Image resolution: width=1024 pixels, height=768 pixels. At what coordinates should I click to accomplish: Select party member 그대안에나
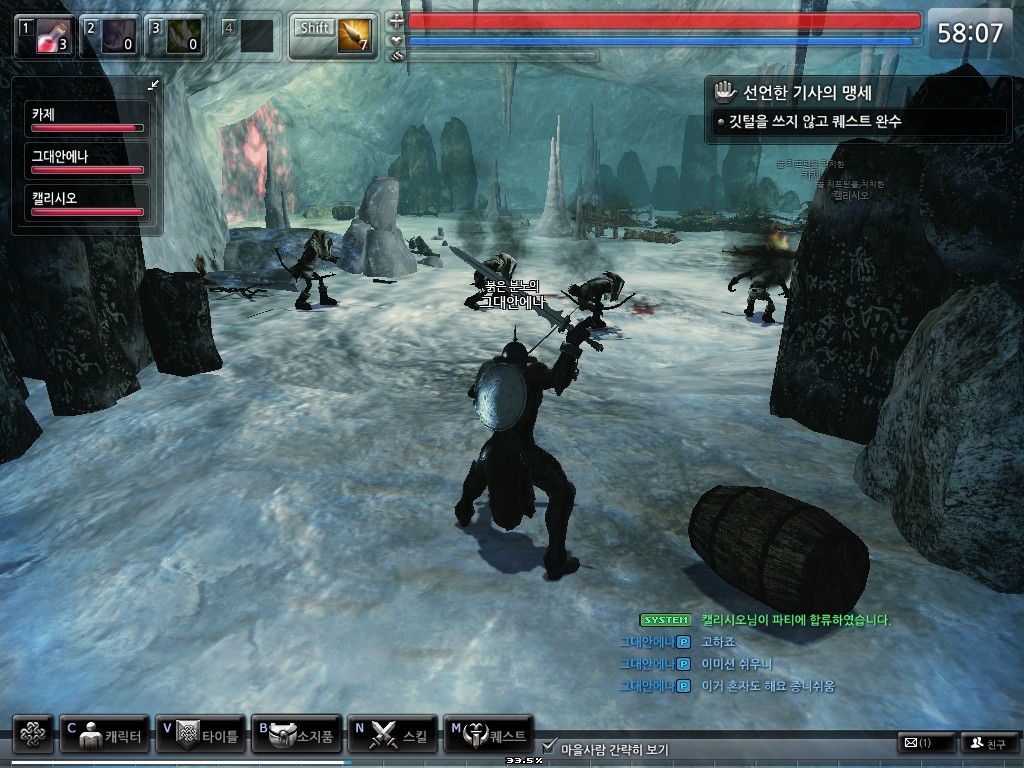click(x=87, y=160)
